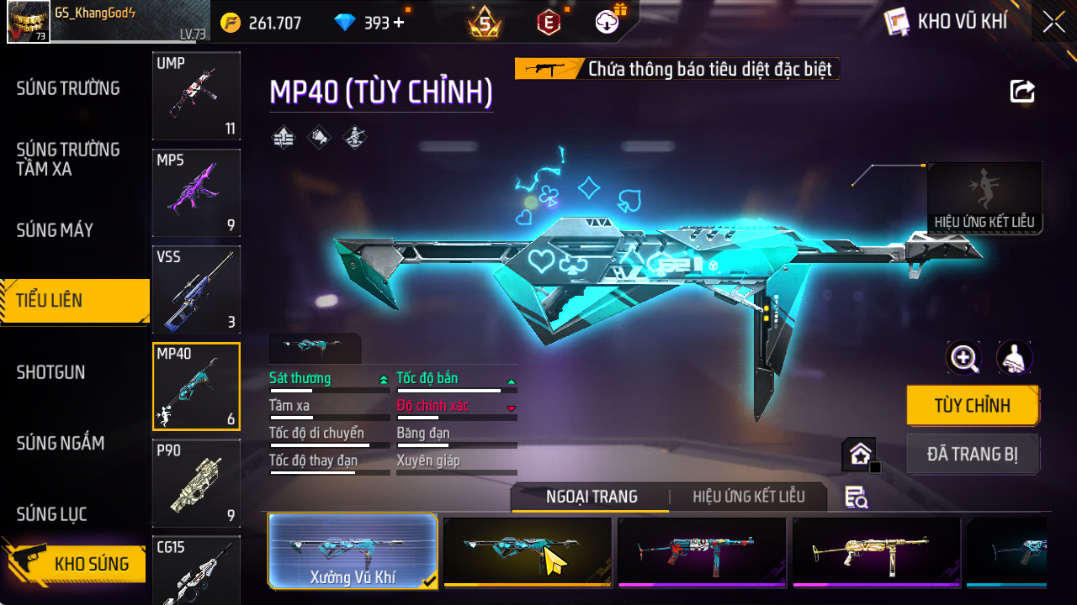
Task: Pick the P90 weapon tile
Action: pos(196,483)
